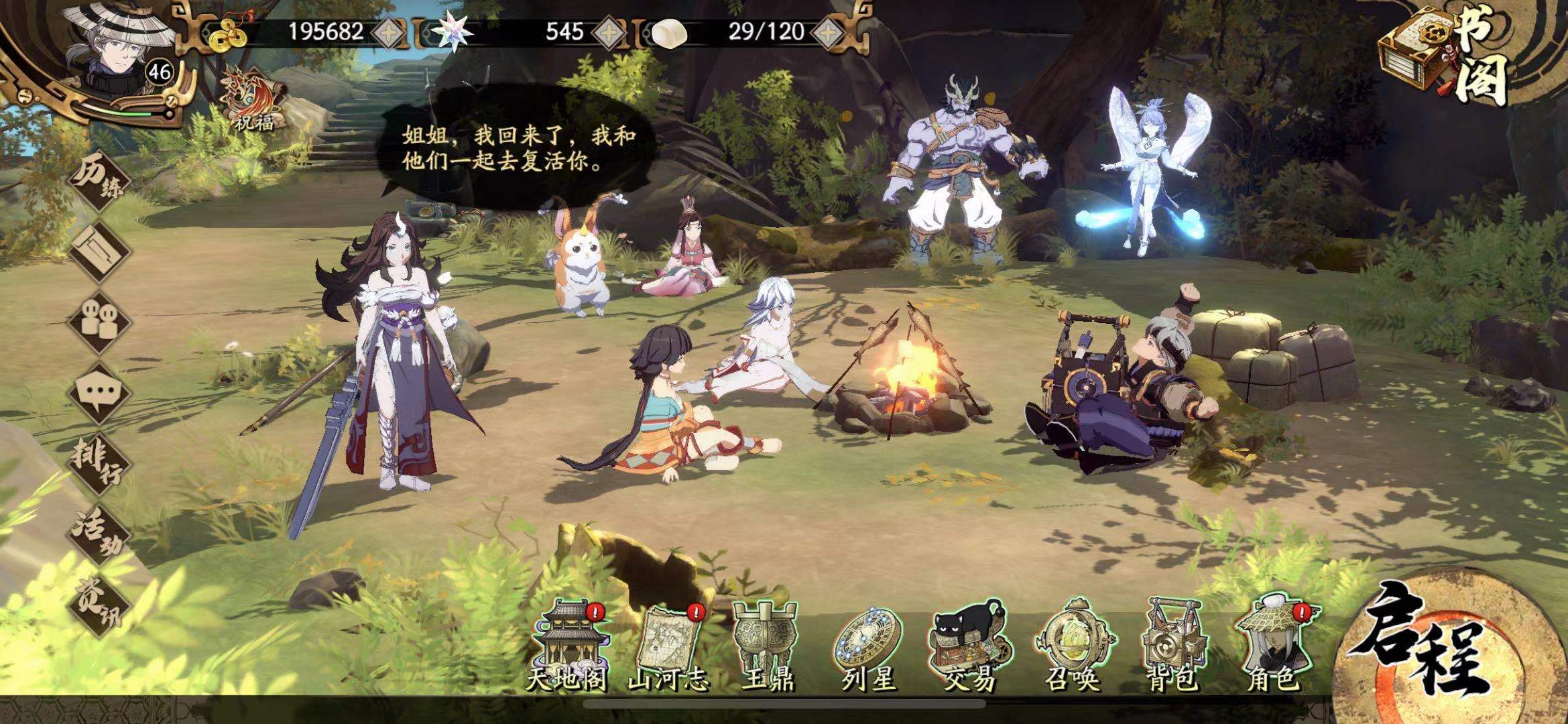Open the scroll icon in side menu
This screenshot has width=1568, height=724.
point(101,251)
